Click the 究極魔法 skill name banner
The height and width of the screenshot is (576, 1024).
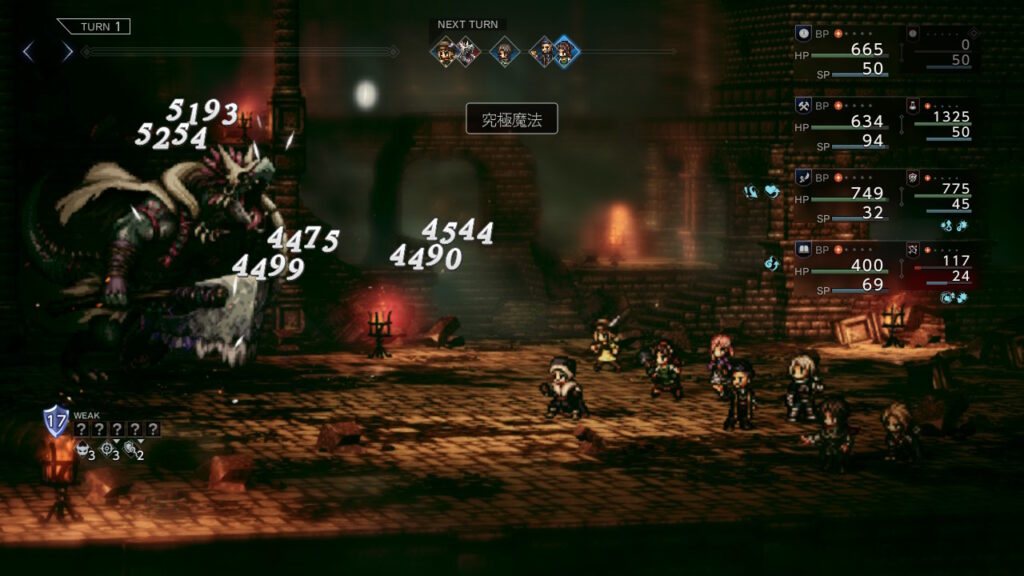coord(511,119)
